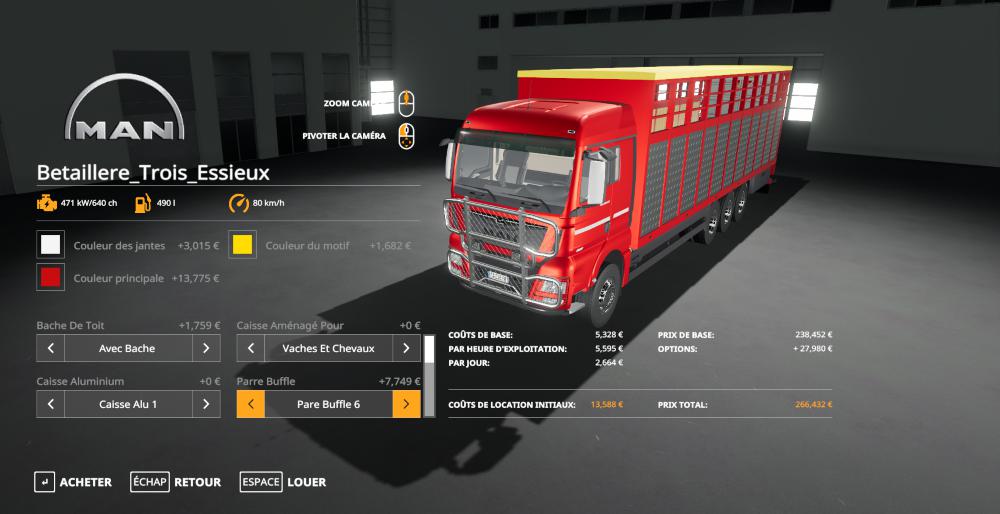Pick the red main color swatch
Image resolution: width=1000 pixels, height=514 pixels.
tap(50, 277)
